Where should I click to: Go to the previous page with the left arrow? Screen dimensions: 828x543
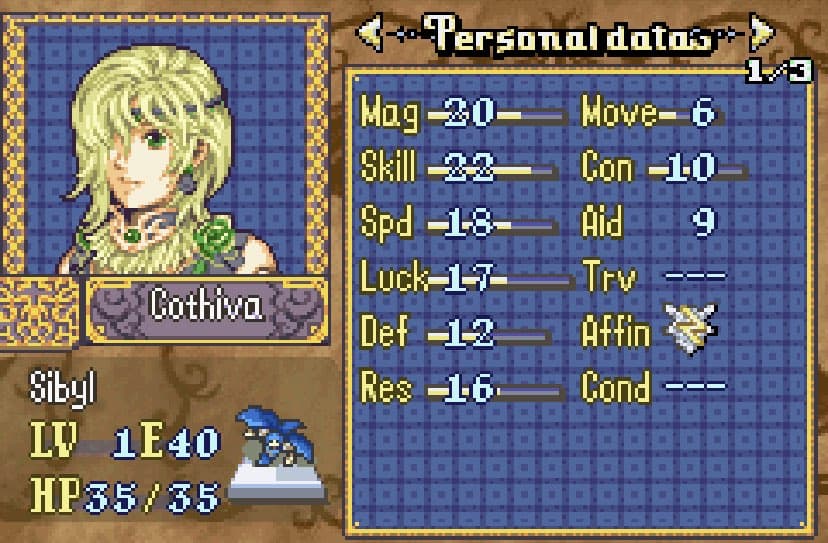(370, 35)
